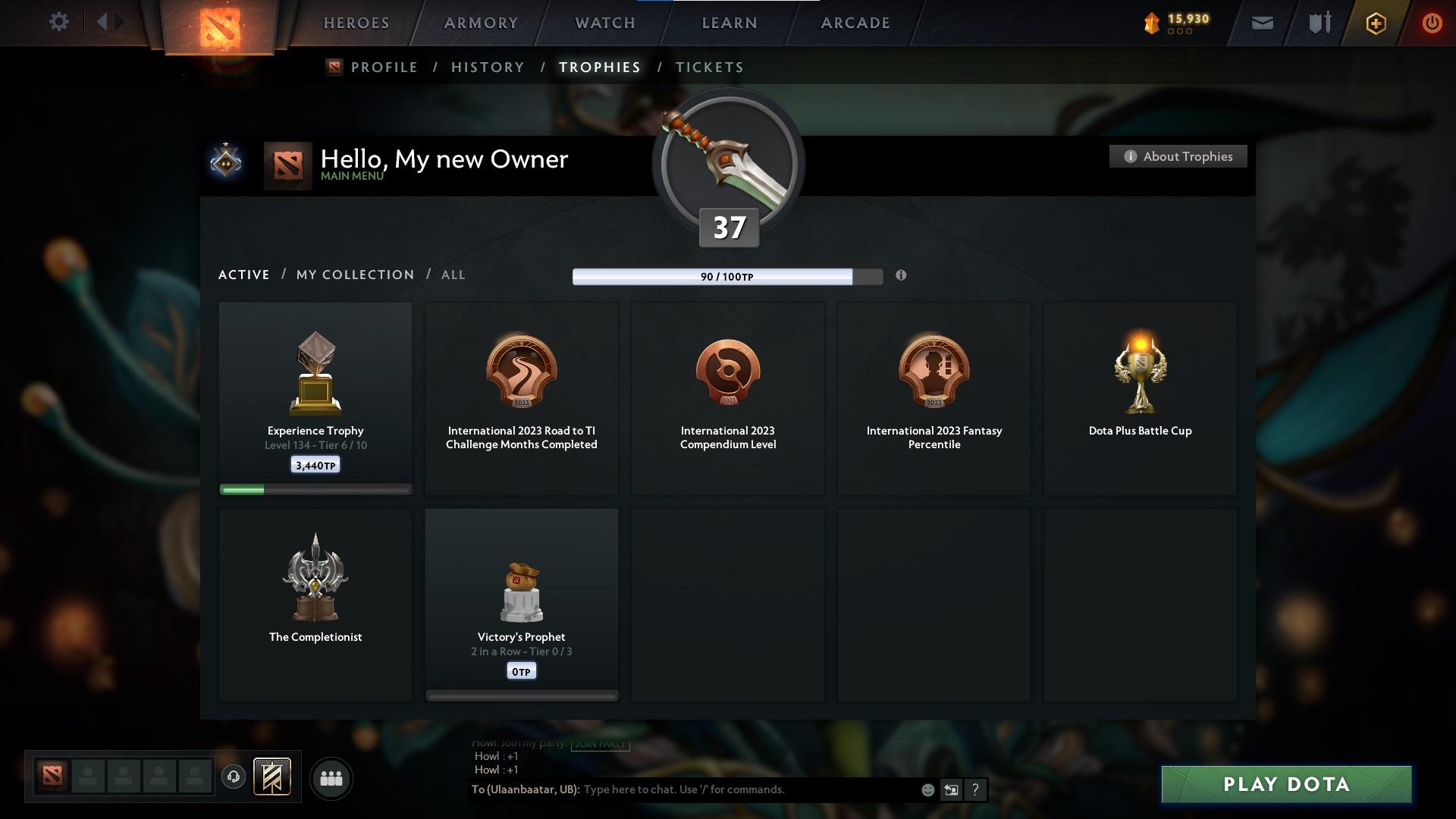Click the power/disconnect icon top right
1456x819 pixels.
click(x=1432, y=23)
